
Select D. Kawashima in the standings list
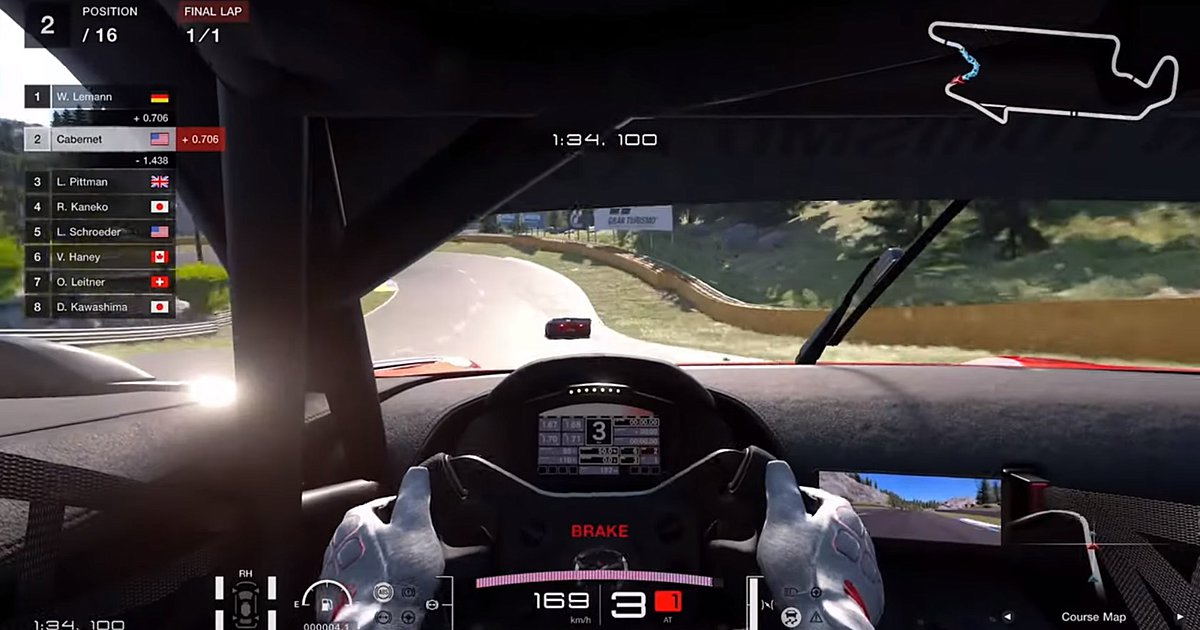coord(98,307)
